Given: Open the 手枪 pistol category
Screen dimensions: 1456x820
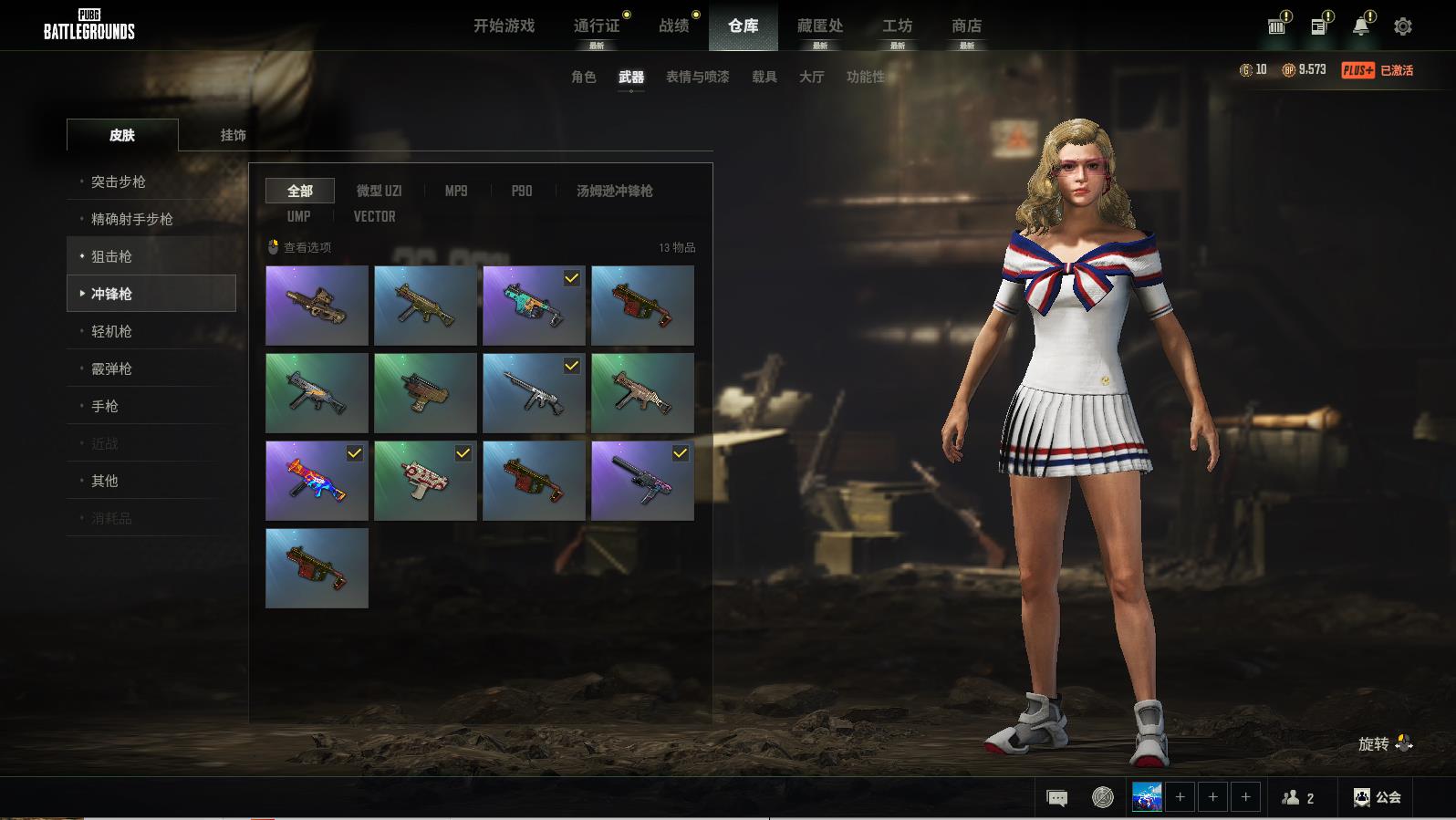Looking at the screenshot, I should (x=105, y=406).
